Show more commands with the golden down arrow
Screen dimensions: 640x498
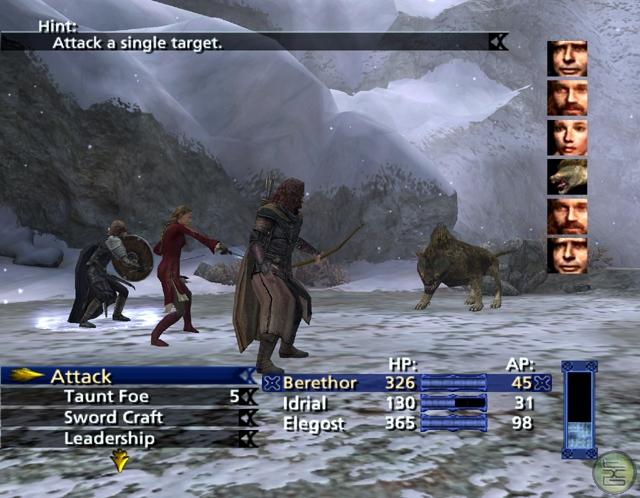click(120, 460)
